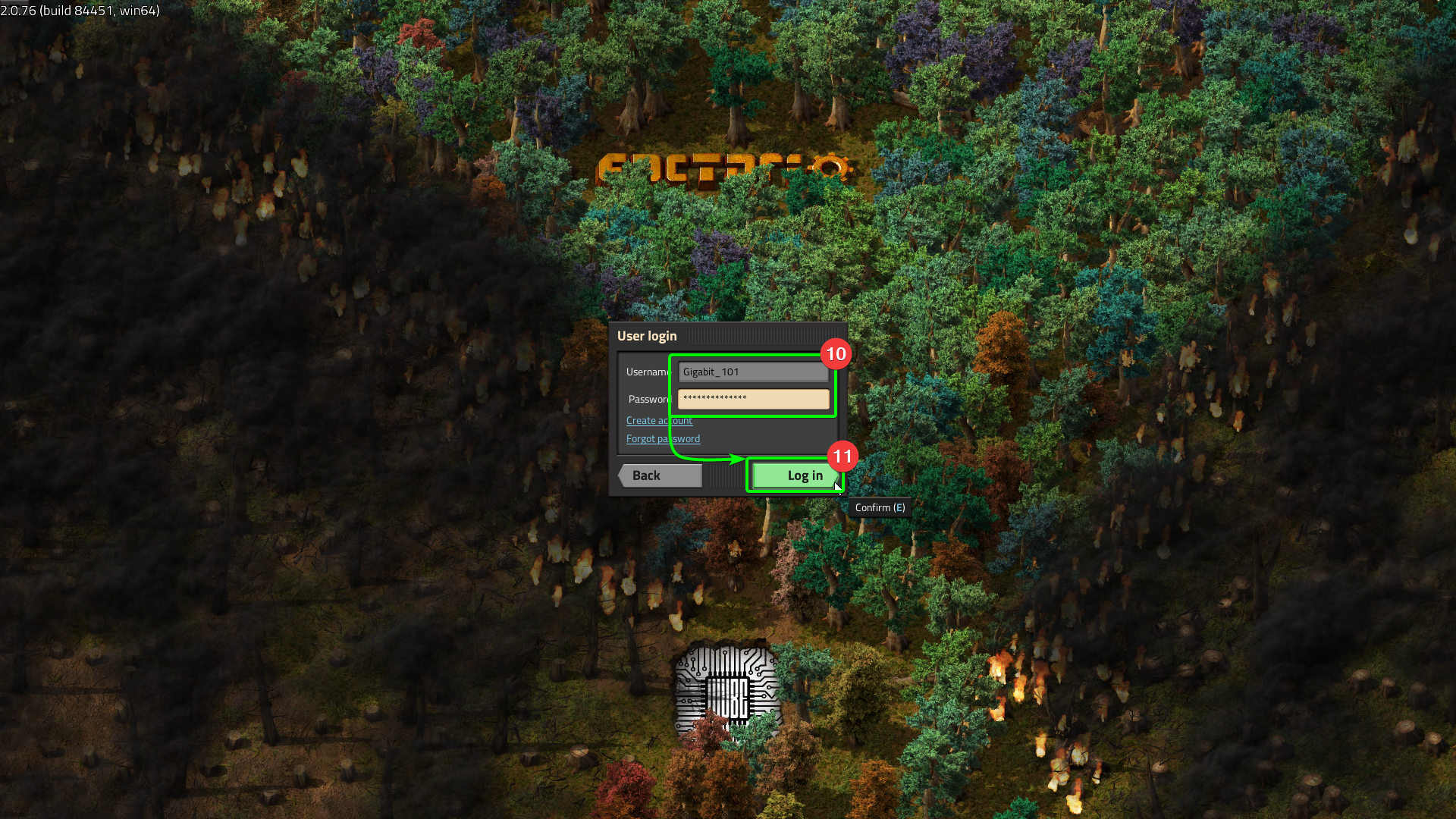Viewport: 1456px width, 819px height.
Task: Click the red badge numbered 11
Action: 842,457
